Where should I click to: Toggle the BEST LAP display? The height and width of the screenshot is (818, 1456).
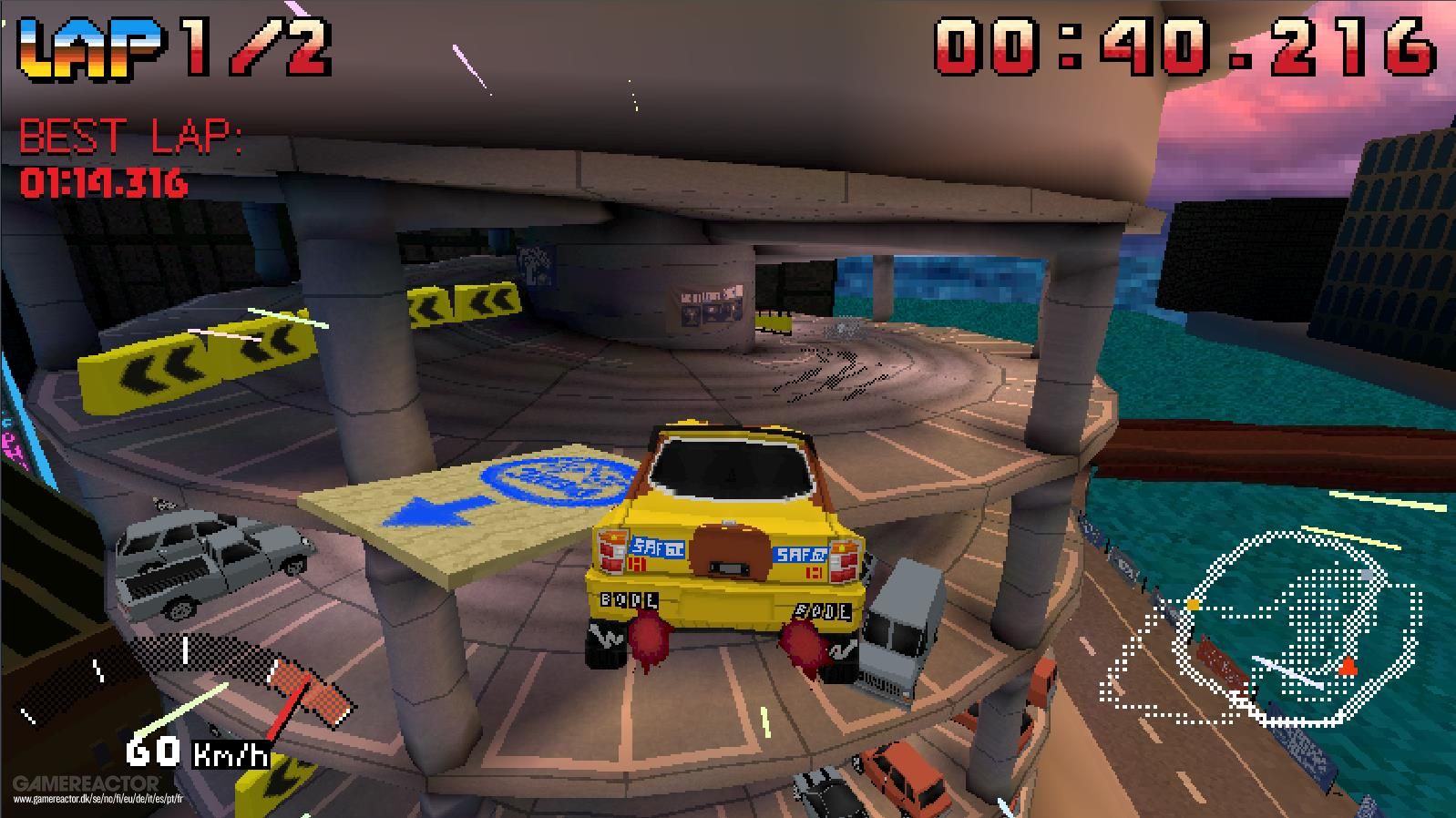pos(132,137)
